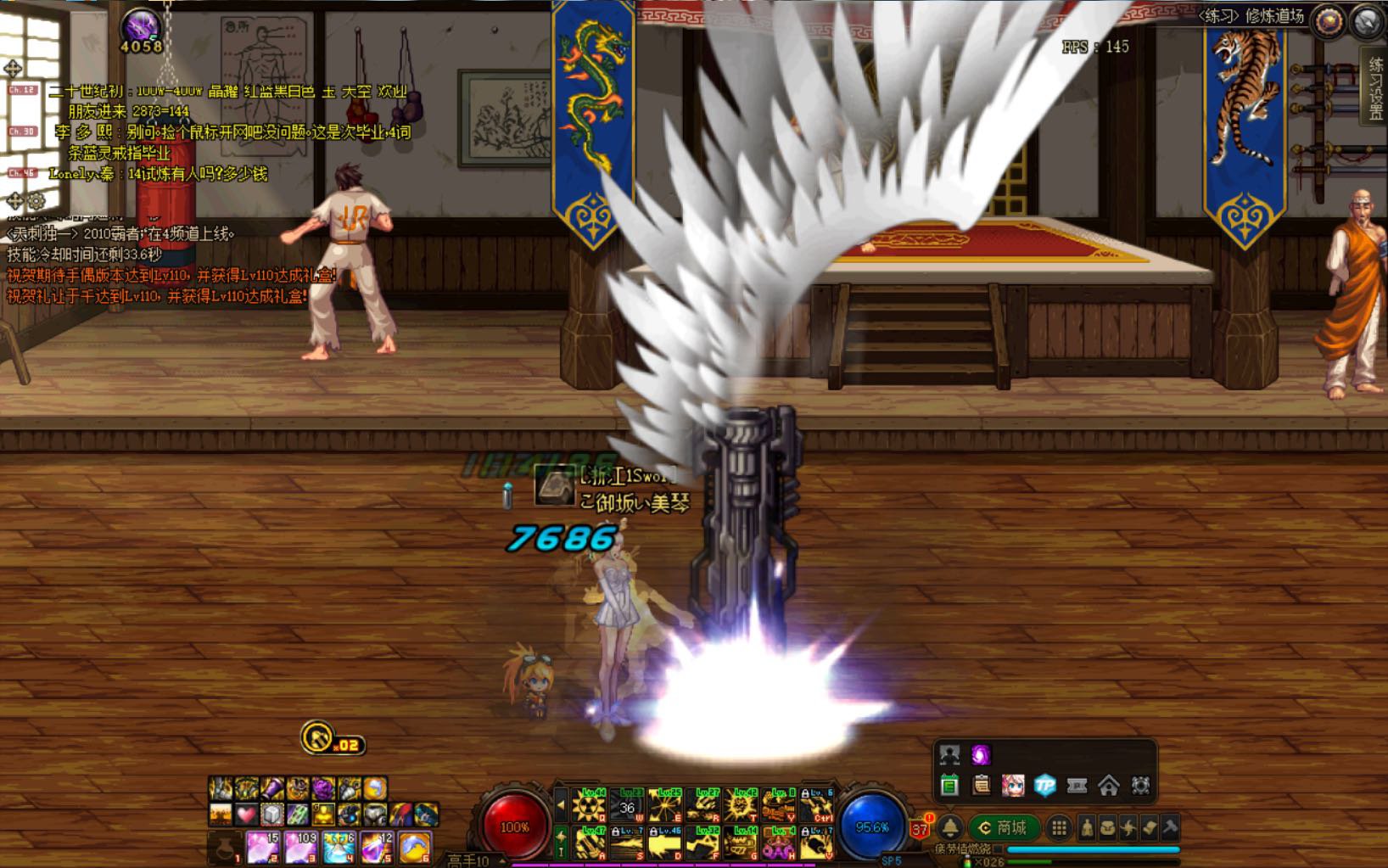Open the chat settings gear icon
Viewport: 1388px width, 868px height.
pos(36,201)
